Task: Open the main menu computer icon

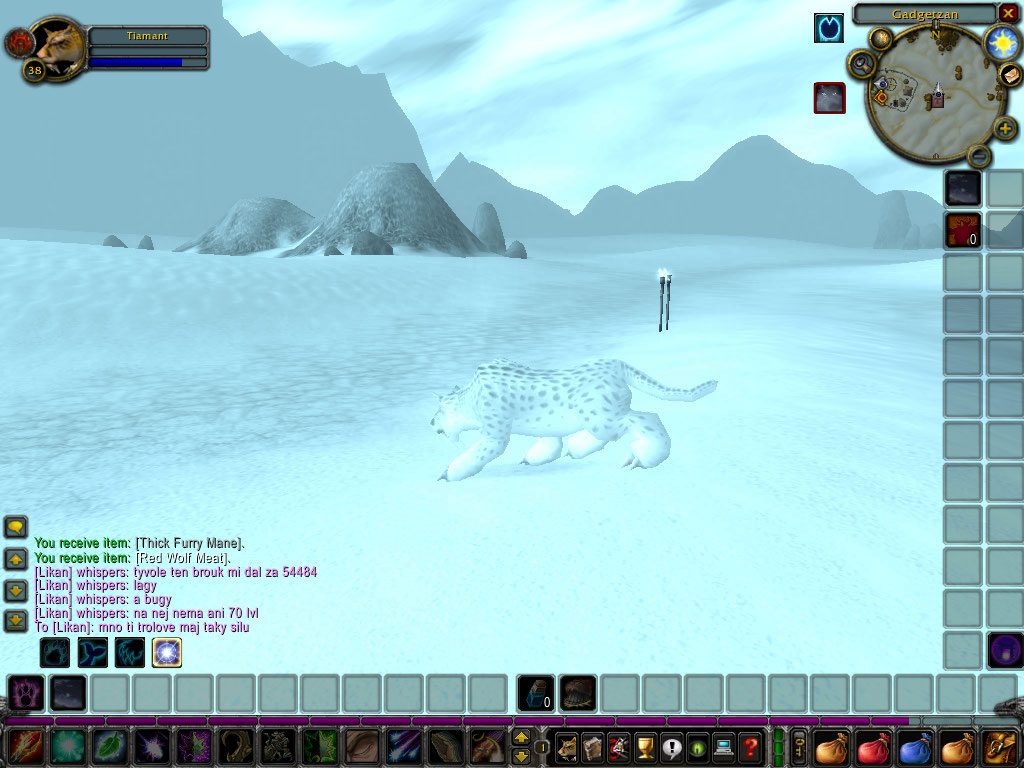Action: (723, 747)
